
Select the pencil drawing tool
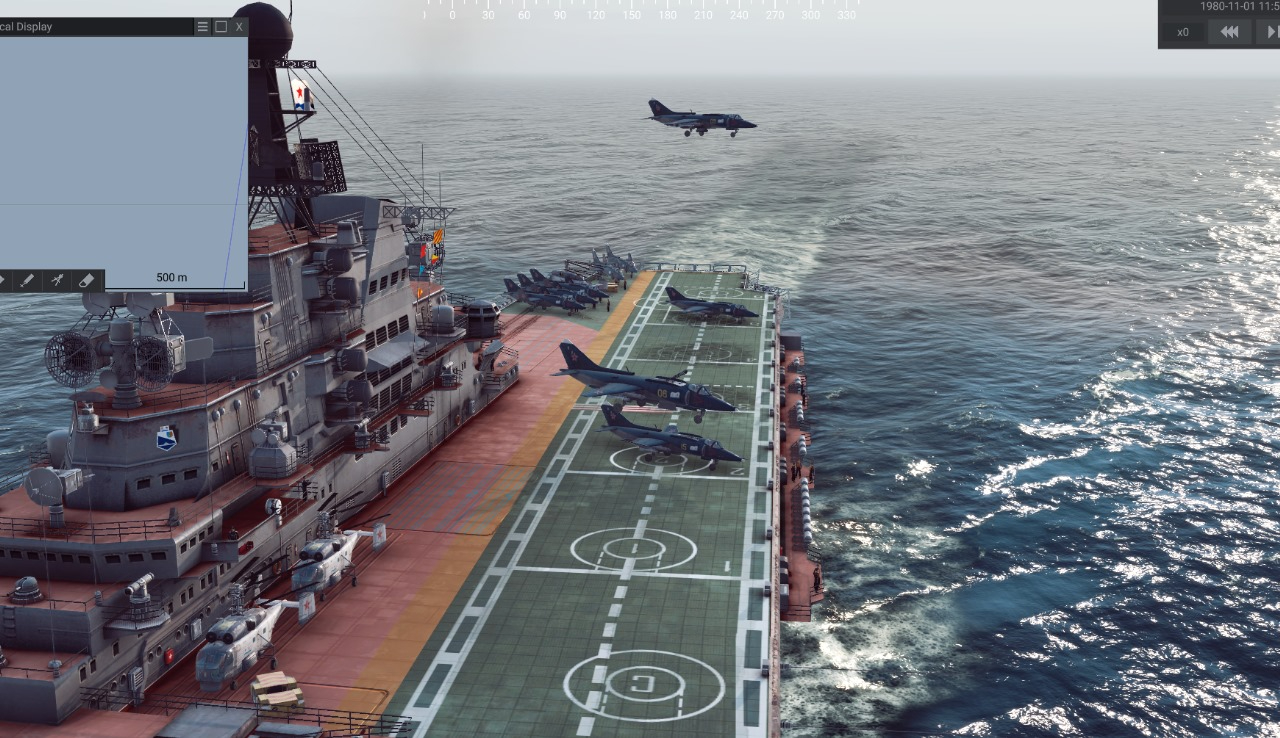[x=27, y=281]
